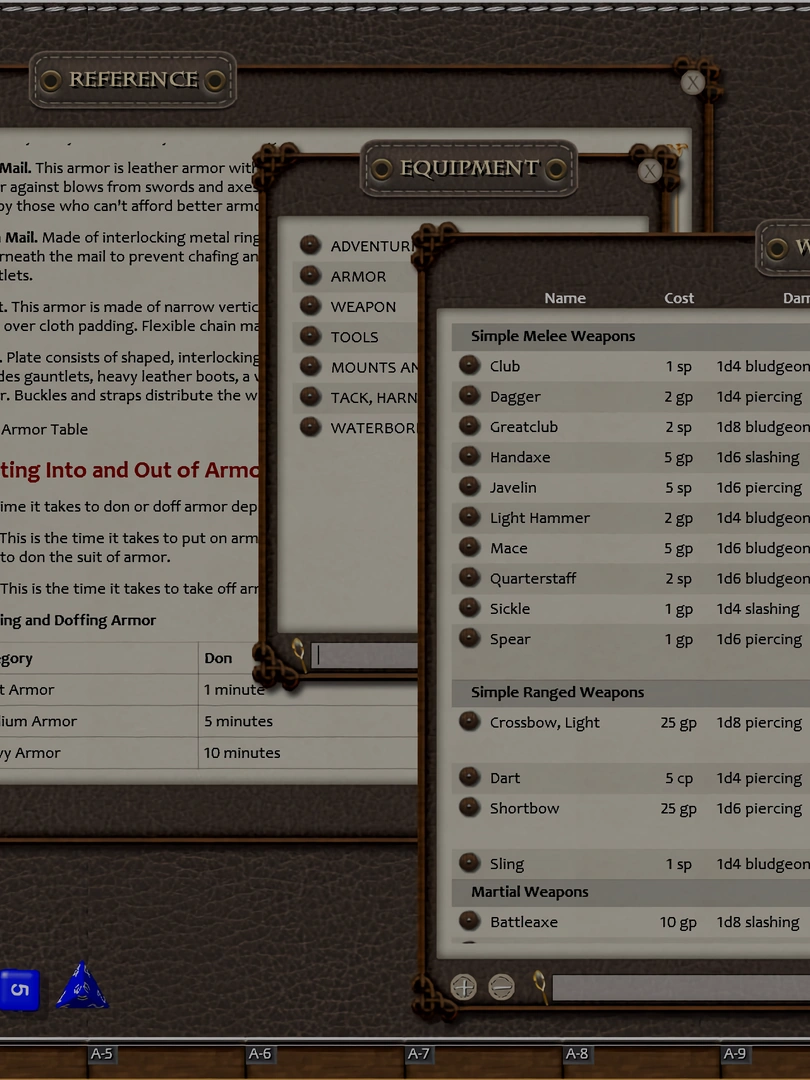
Task: Close the Equipment window
Action: [x=650, y=172]
